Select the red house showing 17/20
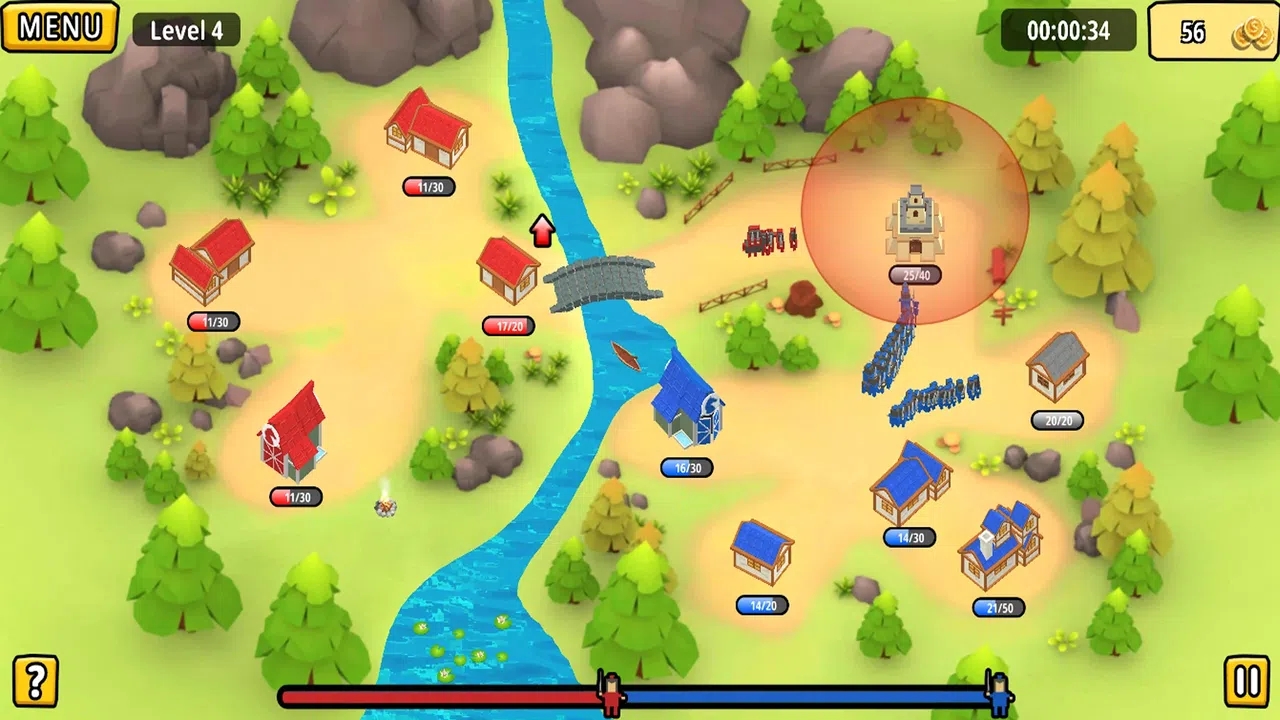Viewport: 1280px width, 720px height. coord(508,270)
